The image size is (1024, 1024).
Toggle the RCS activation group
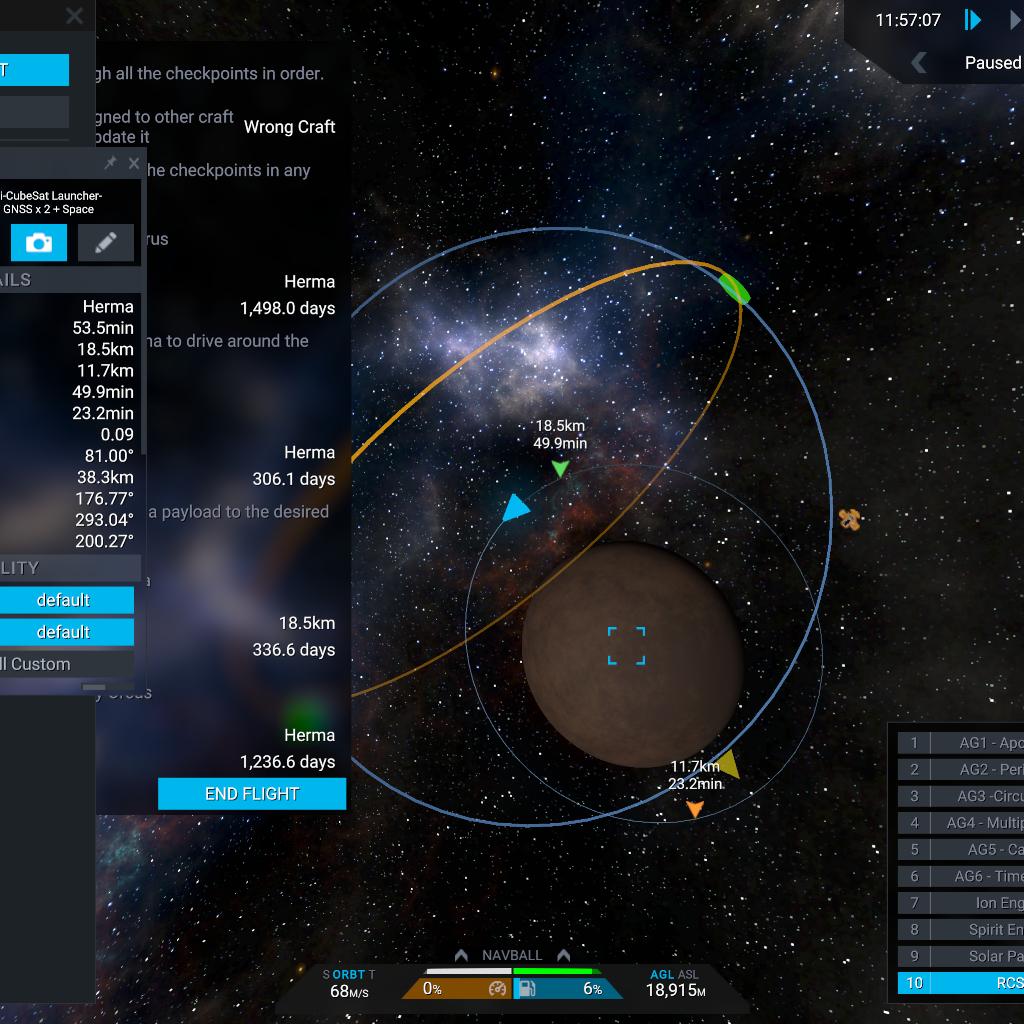point(975,983)
